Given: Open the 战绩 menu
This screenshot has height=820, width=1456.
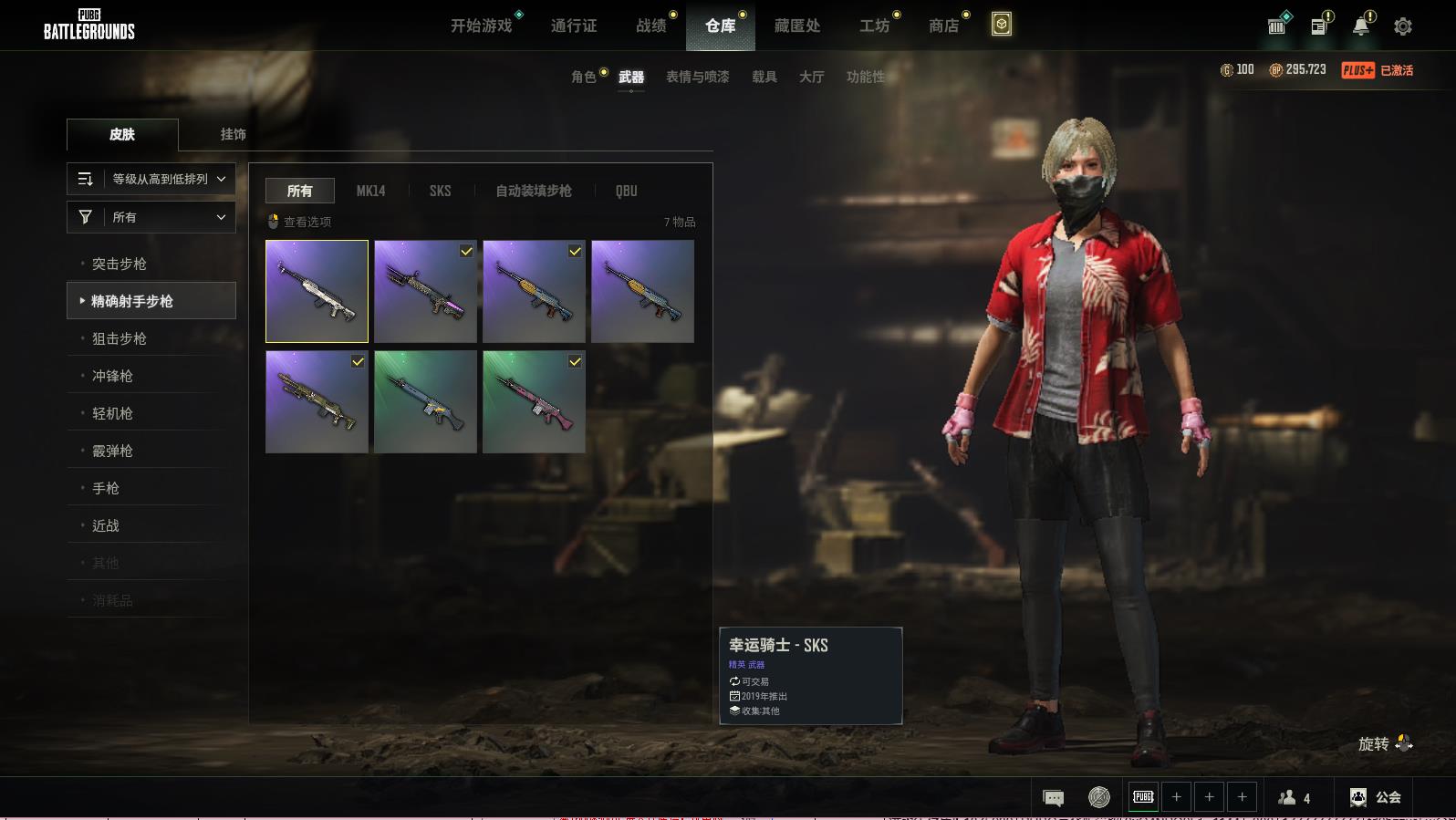Looking at the screenshot, I should 651,26.
